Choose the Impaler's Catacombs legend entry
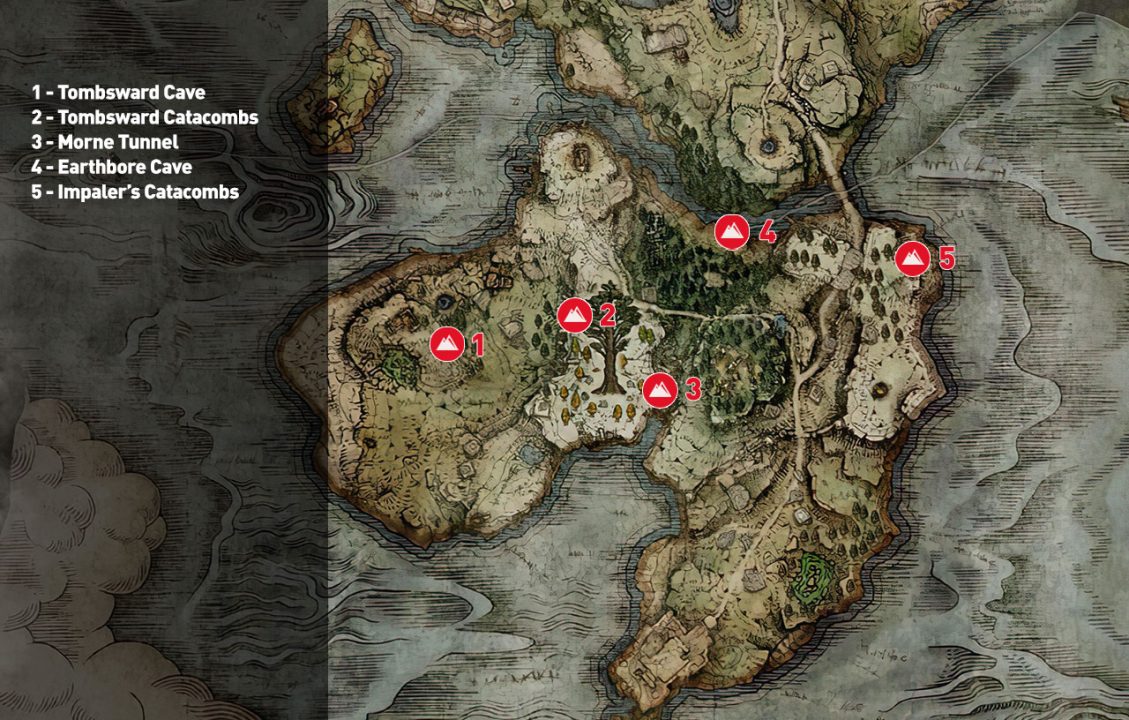 coord(134,192)
